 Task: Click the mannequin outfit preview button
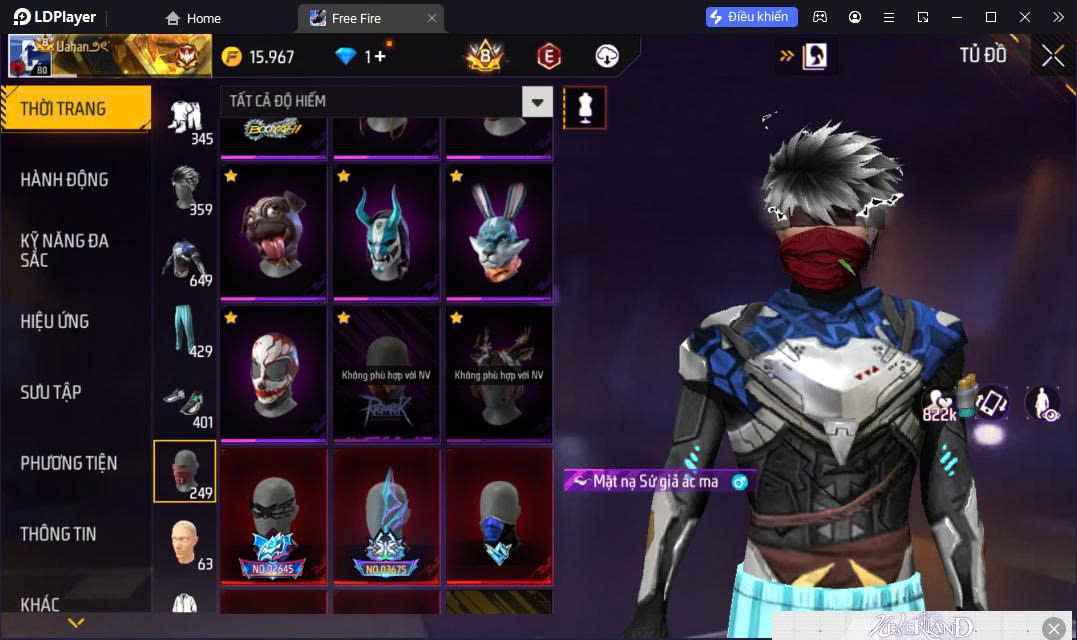(x=585, y=106)
